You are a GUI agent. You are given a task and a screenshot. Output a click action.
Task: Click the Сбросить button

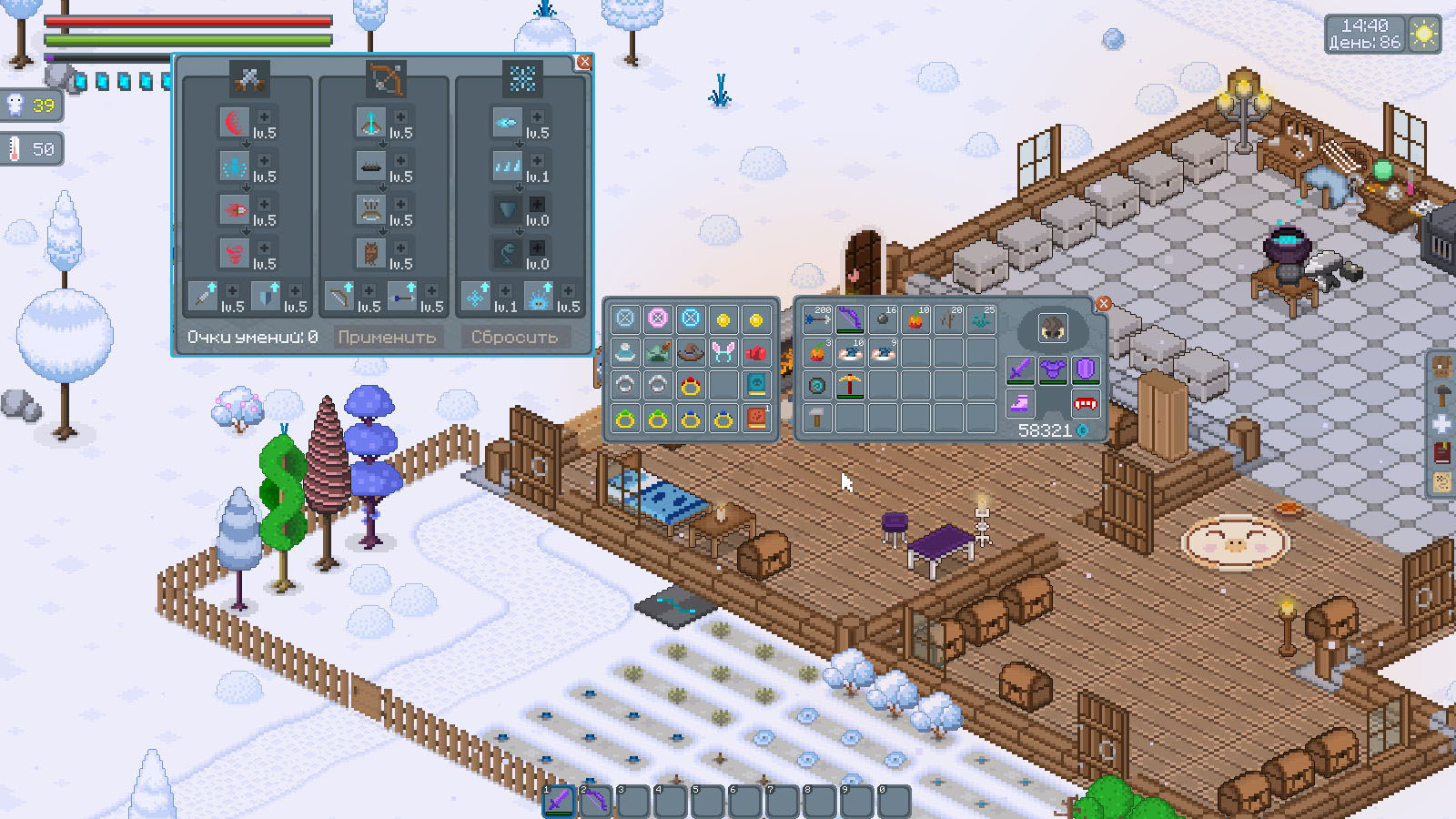514,338
